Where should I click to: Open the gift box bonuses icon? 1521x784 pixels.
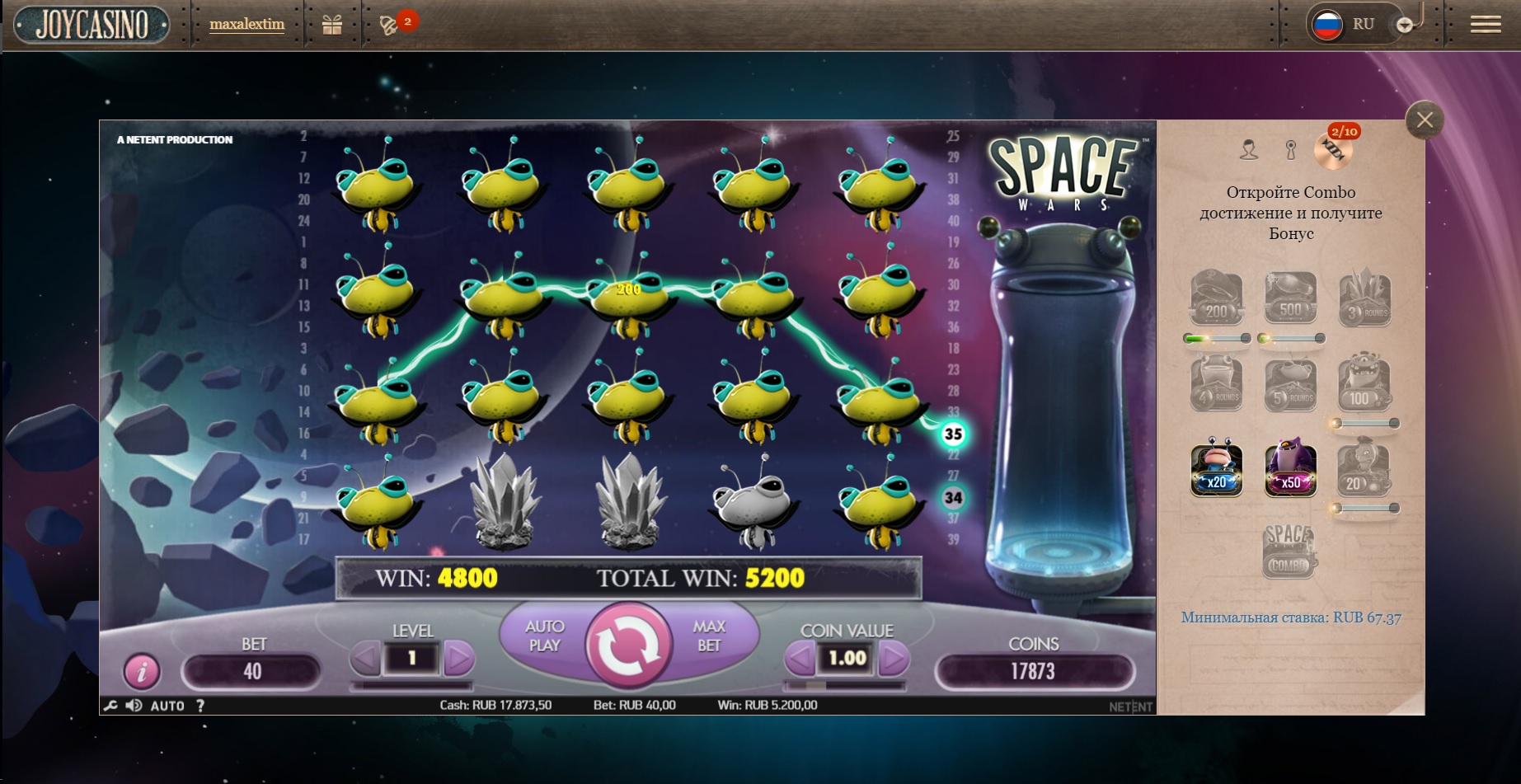tap(332, 25)
